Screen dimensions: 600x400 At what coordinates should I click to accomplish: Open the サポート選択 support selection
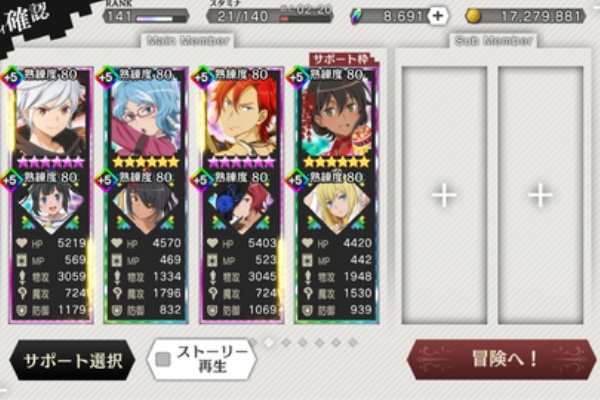72,360
